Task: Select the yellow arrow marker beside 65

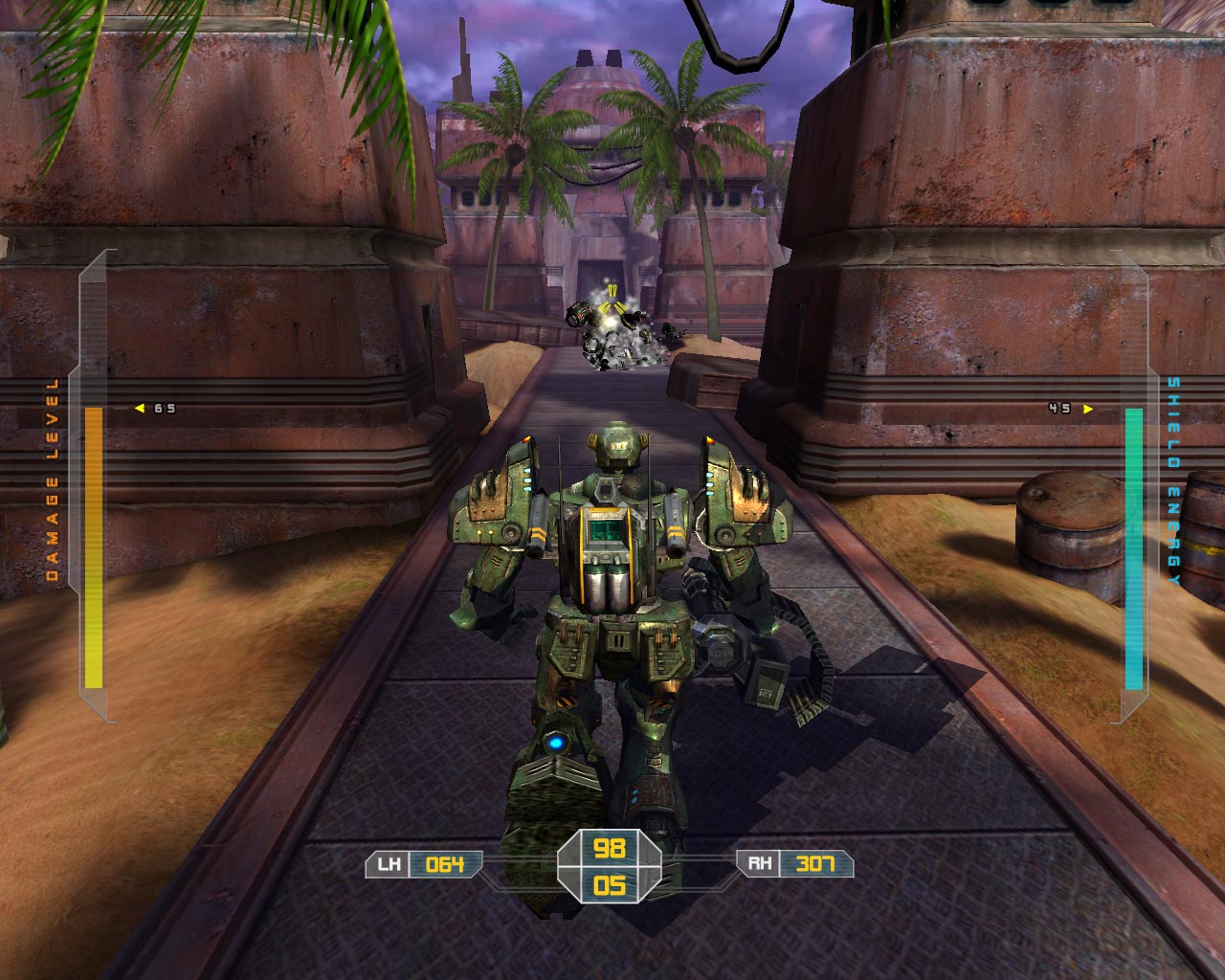Action: pyautogui.click(x=139, y=406)
